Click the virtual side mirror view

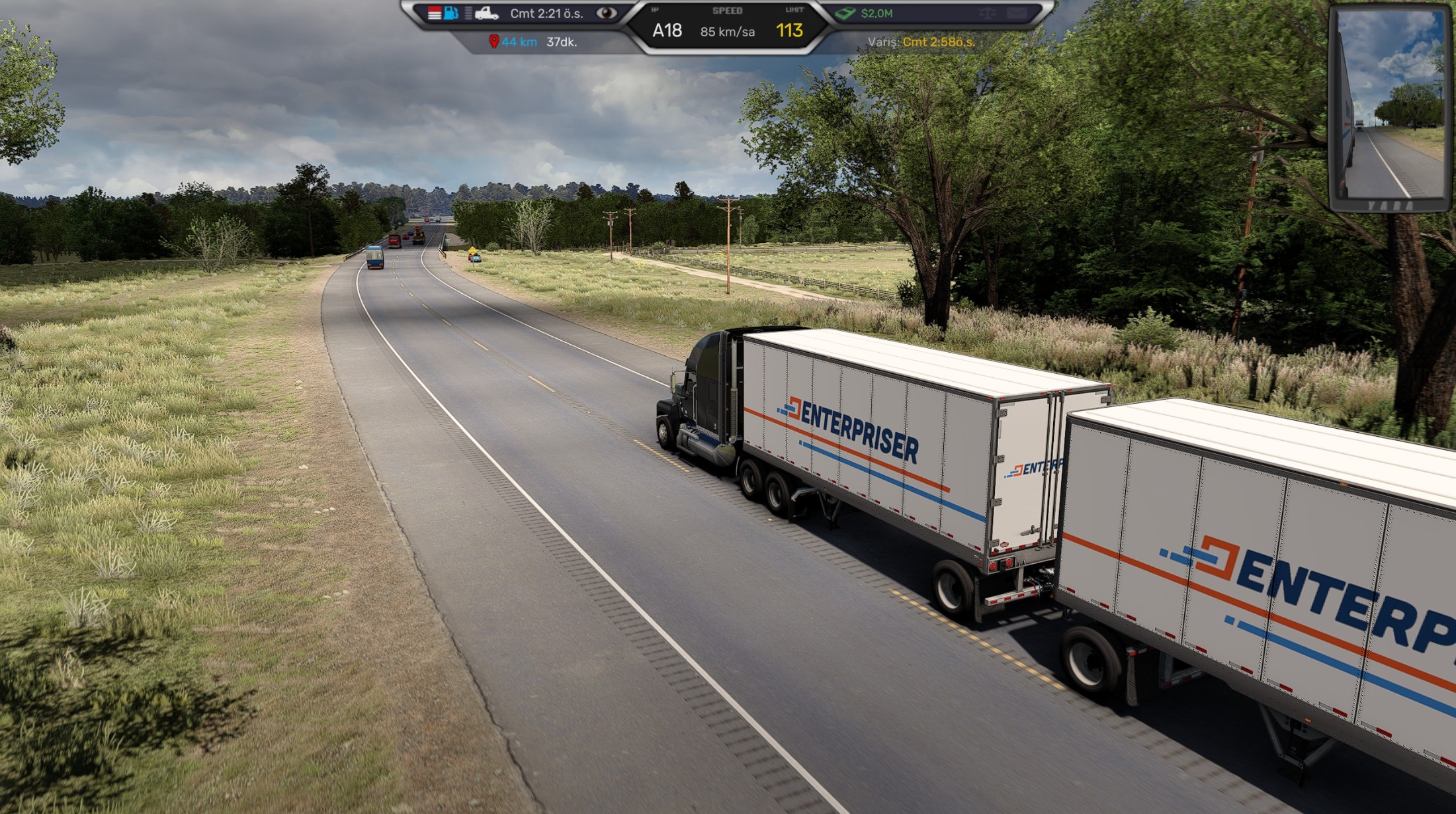click(x=1389, y=106)
